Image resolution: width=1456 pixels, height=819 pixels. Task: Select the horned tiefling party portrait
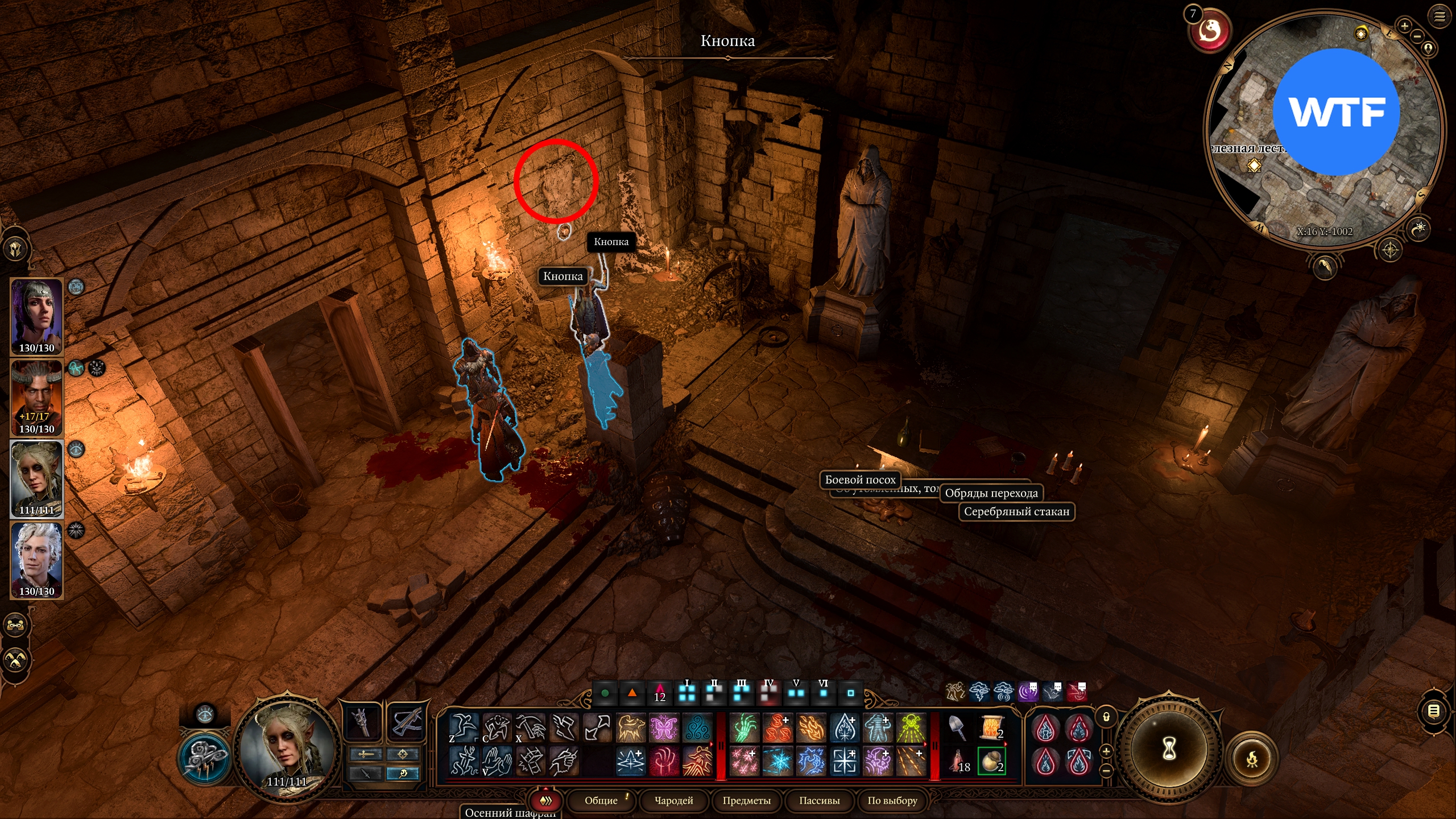[37, 397]
